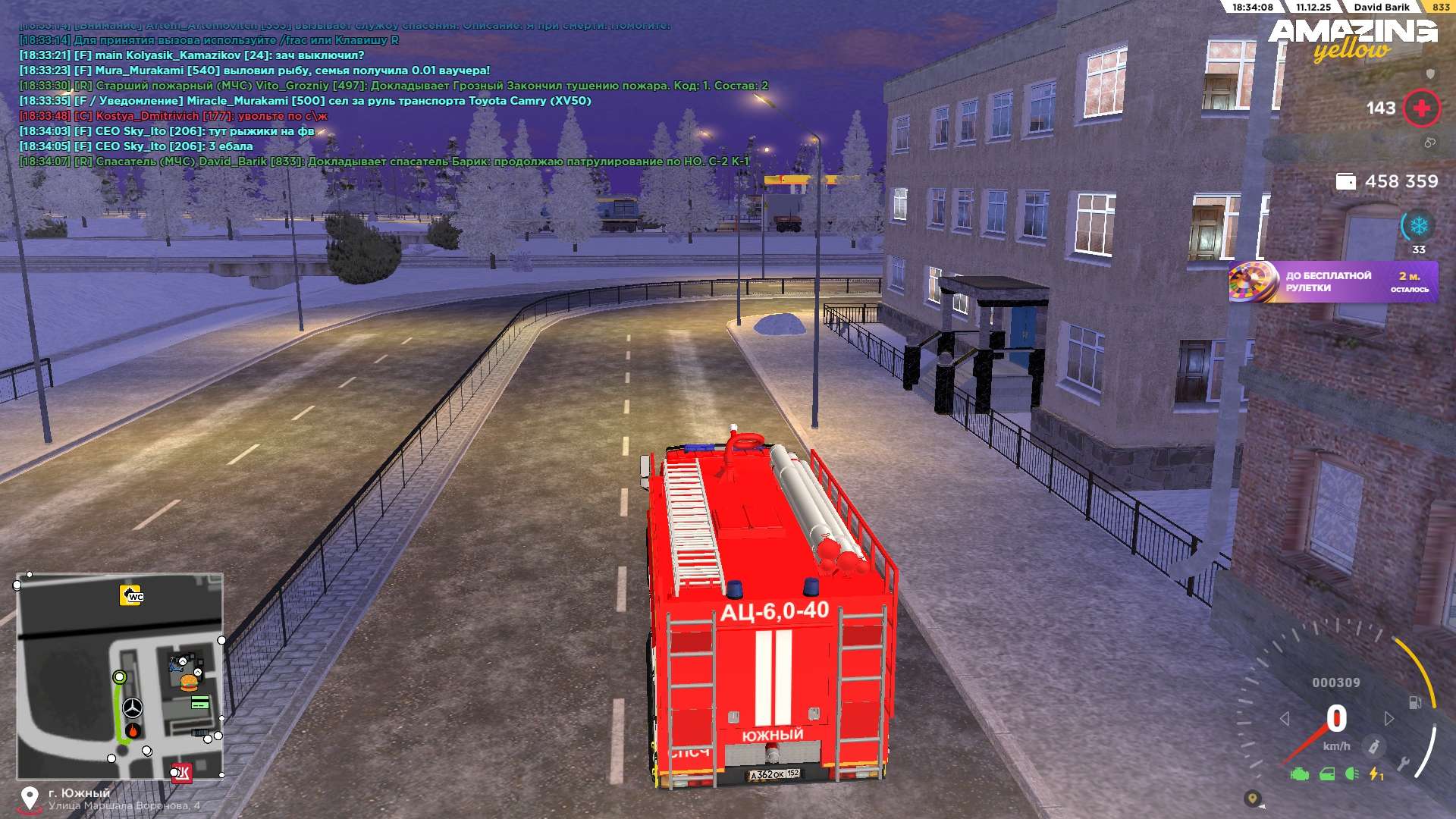Click the Mercedes logo marker on minimap
This screenshot has width=1456, height=819.
pyautogui.click(x=133, y=708)
